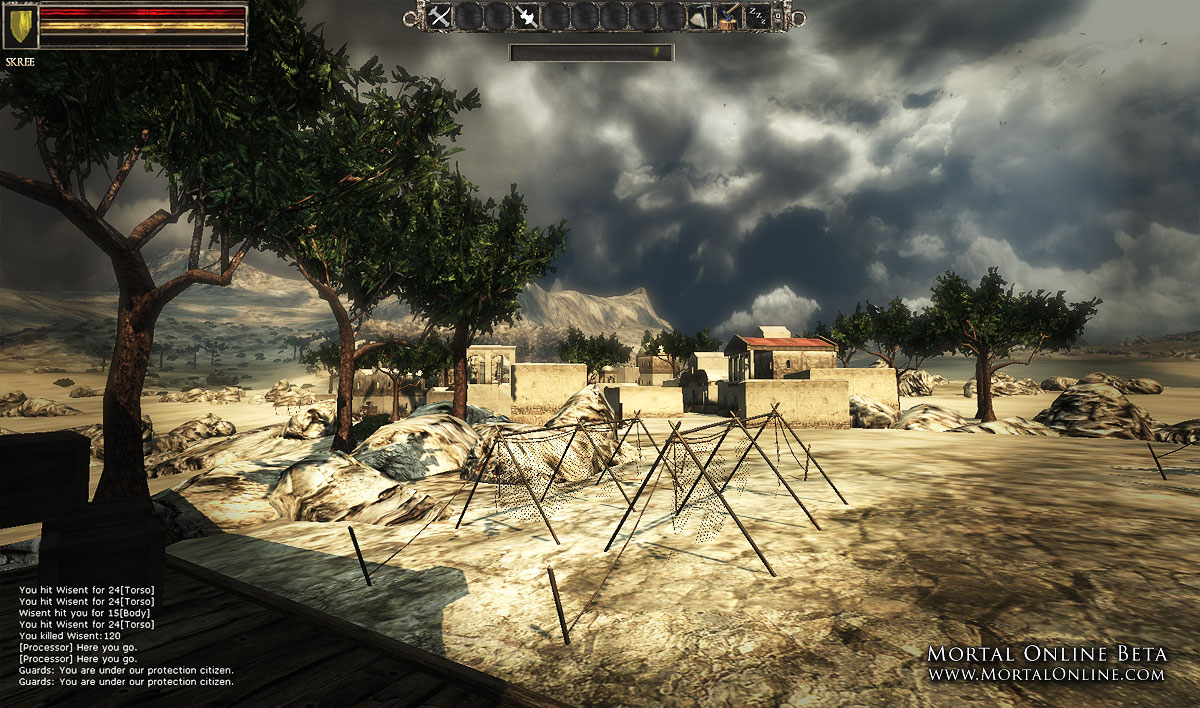
Task: Select the crossed hammer and sword hotbar slot
Action: (440, 16)
